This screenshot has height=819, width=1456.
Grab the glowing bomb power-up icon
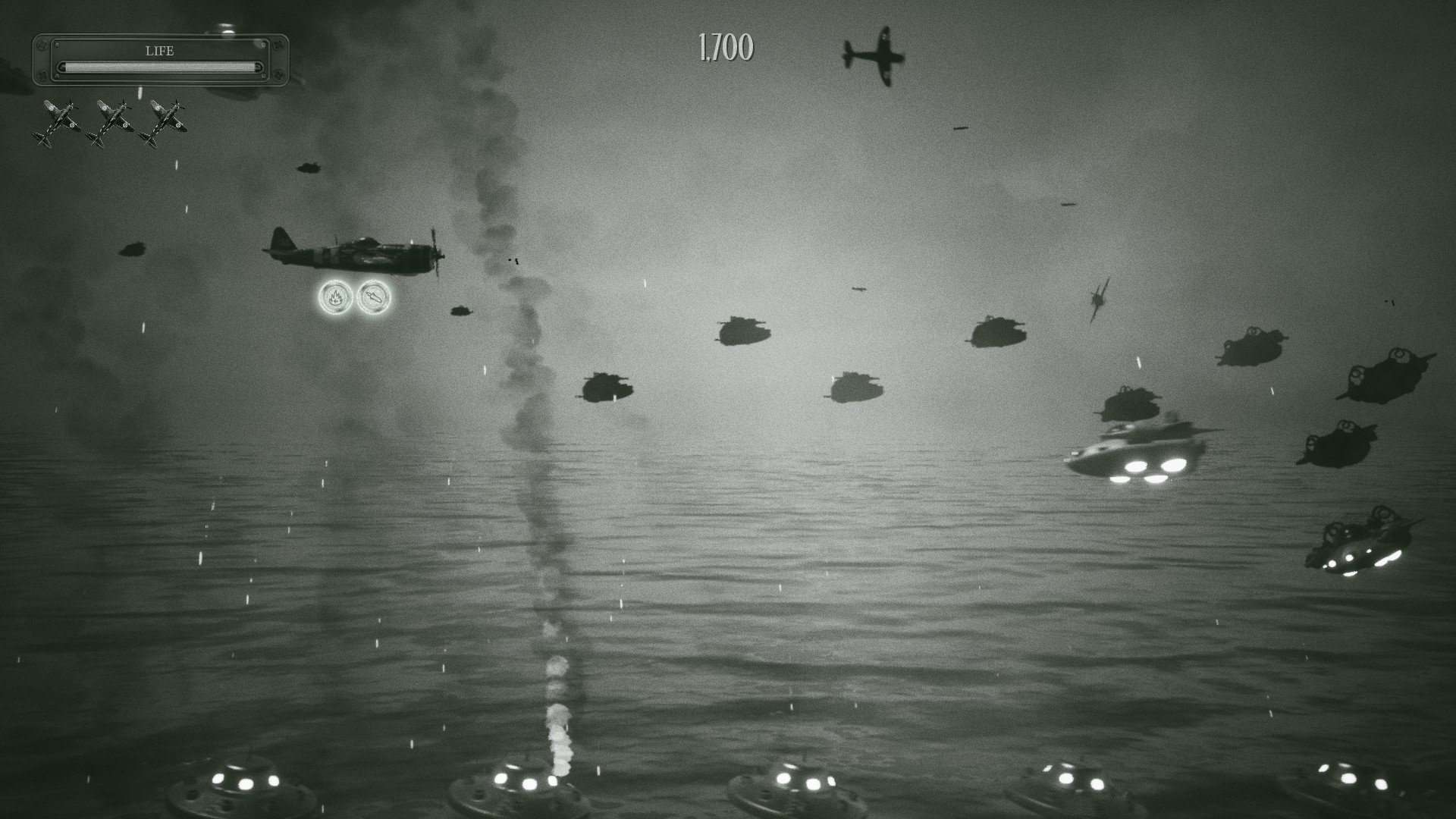click(x=373, y=298)
